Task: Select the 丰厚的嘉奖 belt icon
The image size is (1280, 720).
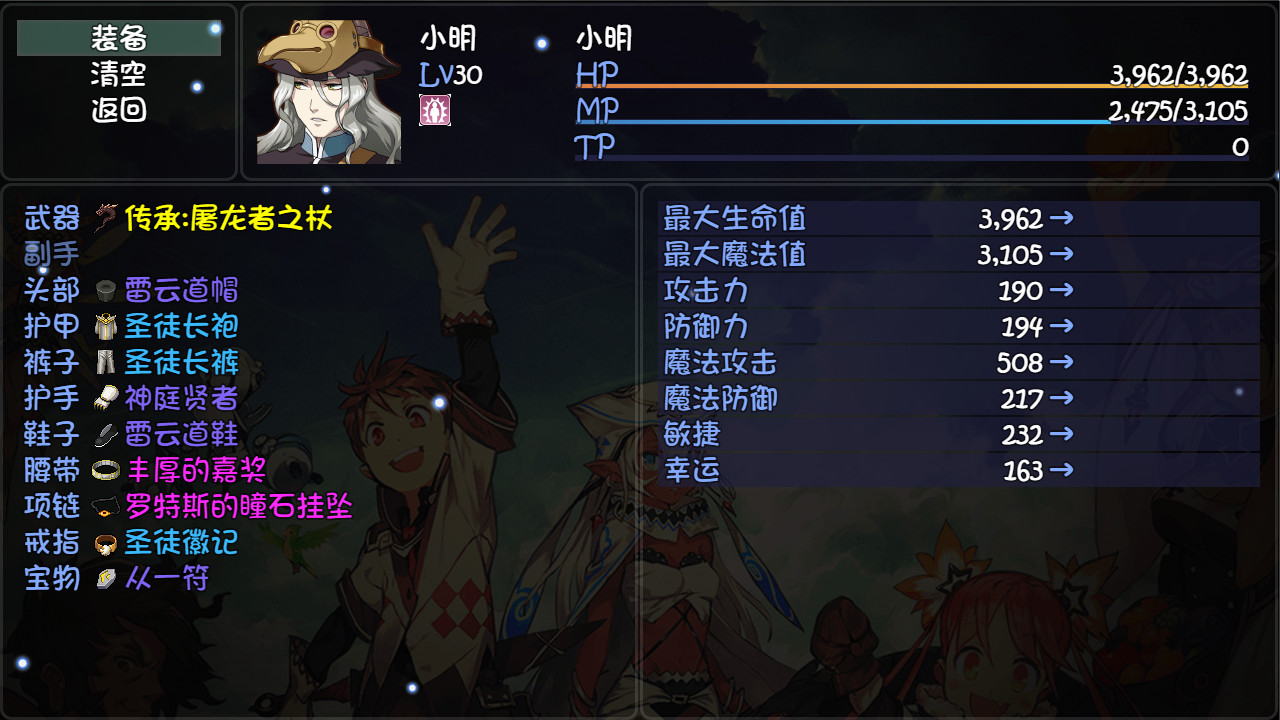Action: (107, 471)
